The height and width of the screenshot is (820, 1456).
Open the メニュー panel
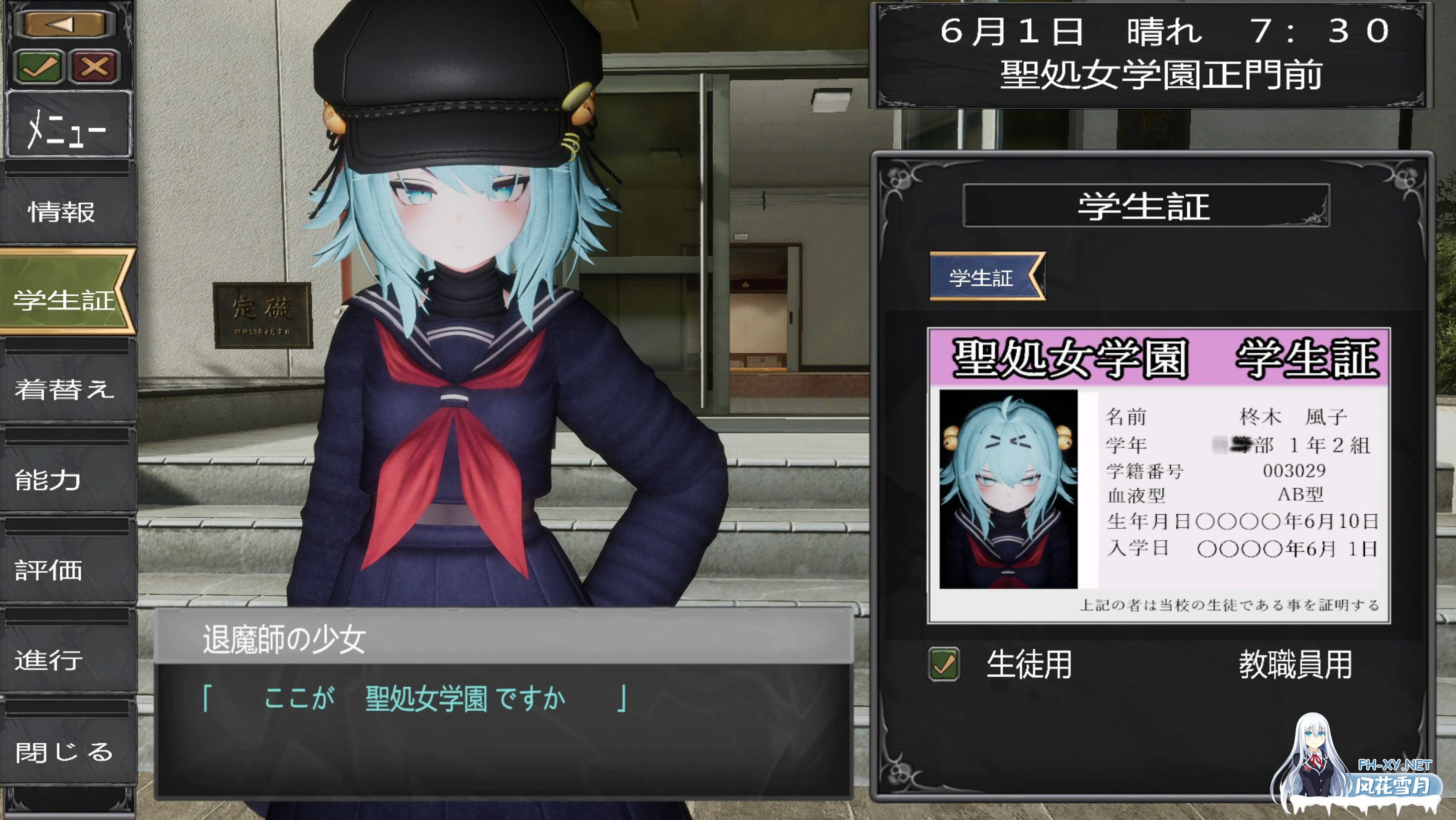point(68,124)
